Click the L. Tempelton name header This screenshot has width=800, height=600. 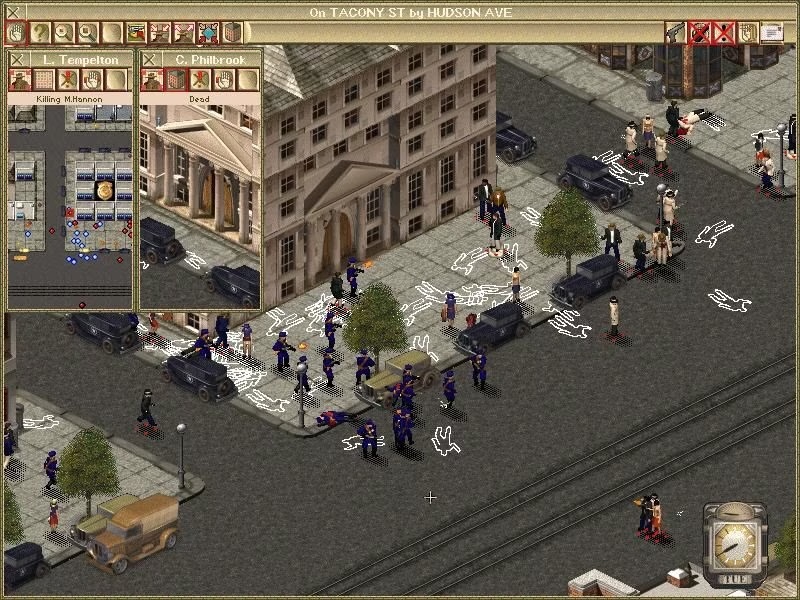(x=78, y=60)
